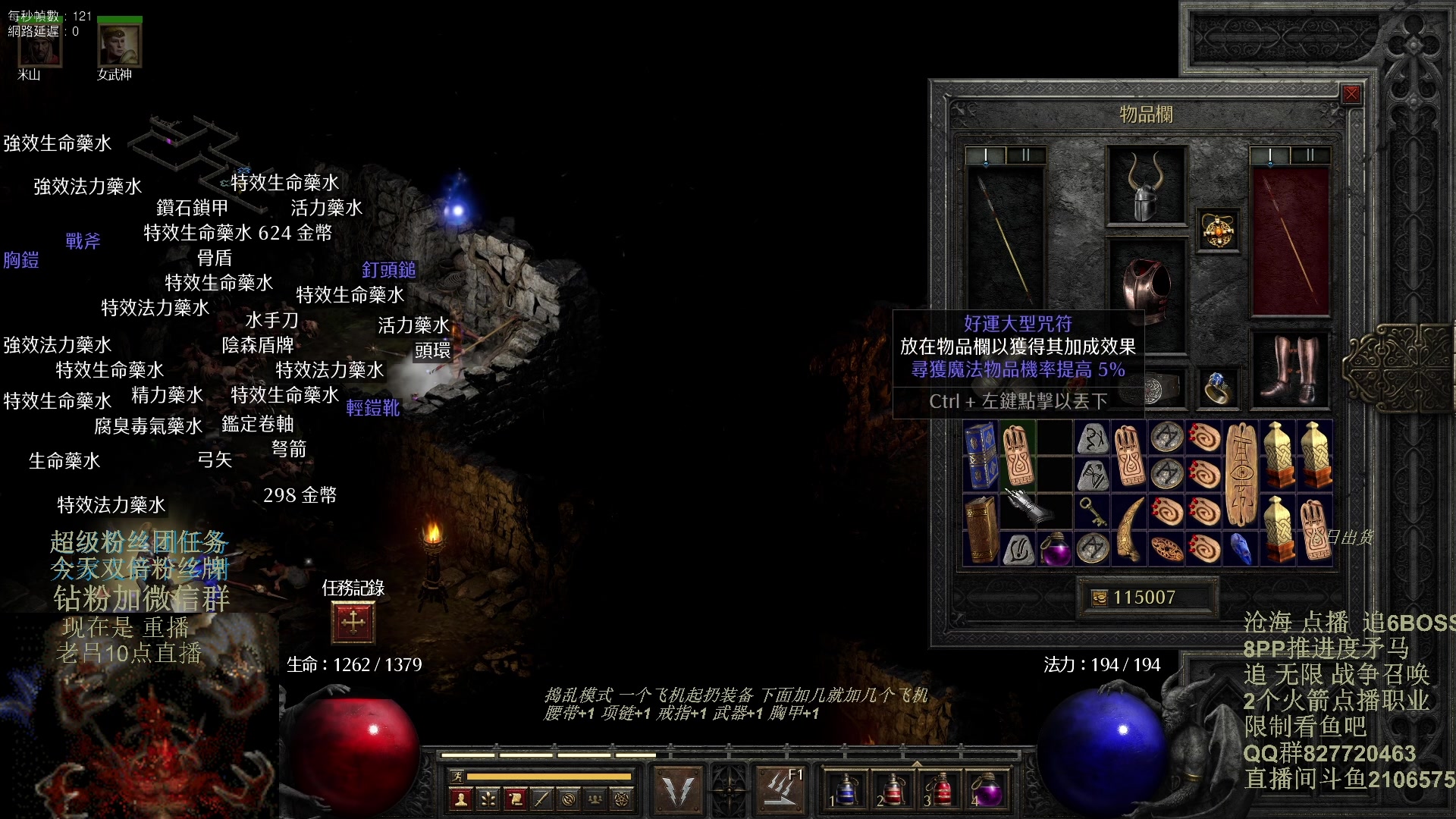Select the blue gem ring

pos(1218,388)
